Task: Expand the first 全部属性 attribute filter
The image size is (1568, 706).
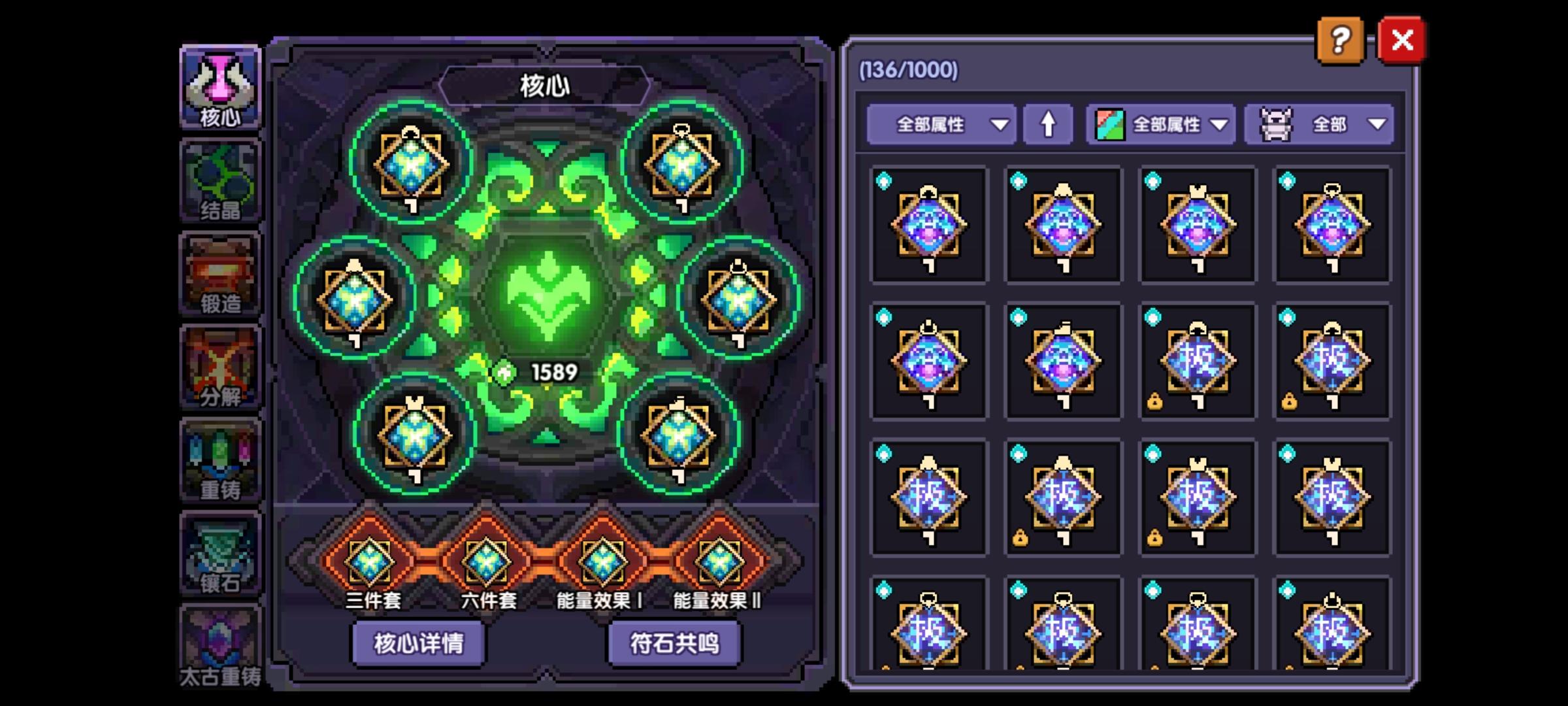Action: 941,124
